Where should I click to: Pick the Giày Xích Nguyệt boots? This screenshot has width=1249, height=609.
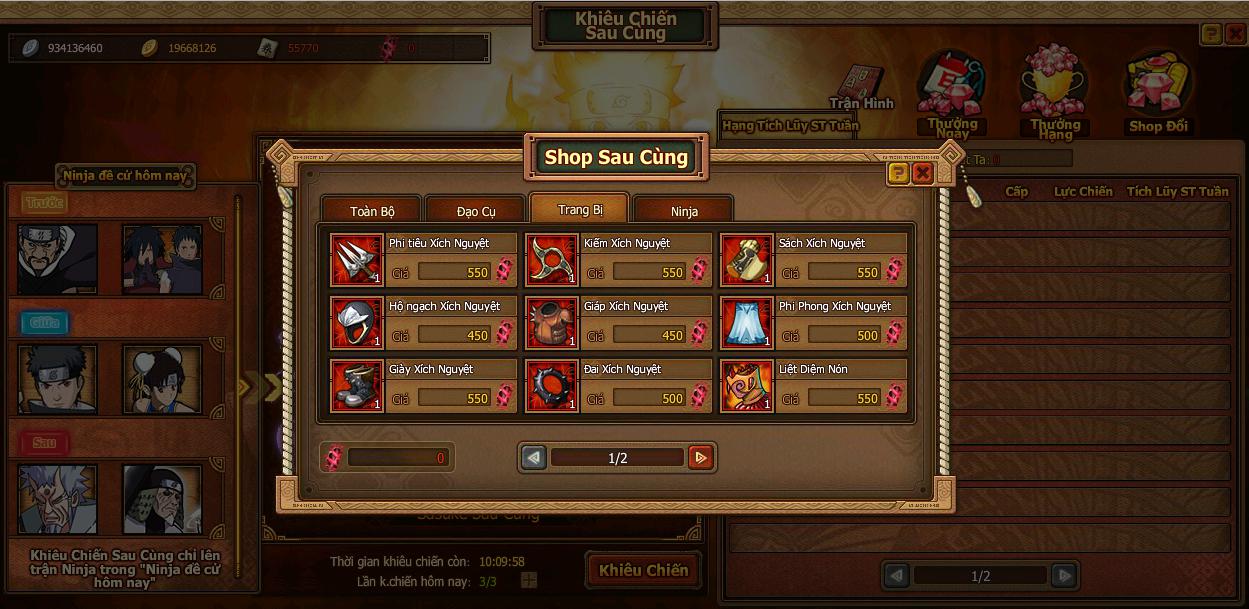[x=357, y=386]
